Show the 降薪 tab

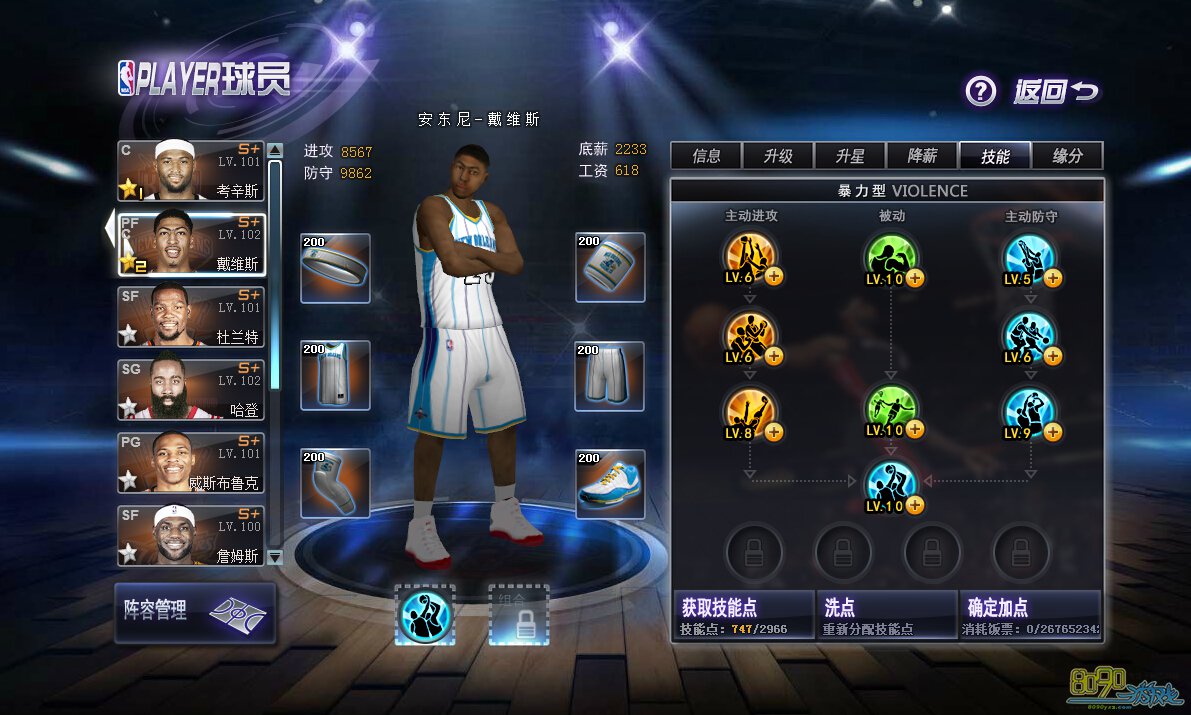click(x=922, y=156)
